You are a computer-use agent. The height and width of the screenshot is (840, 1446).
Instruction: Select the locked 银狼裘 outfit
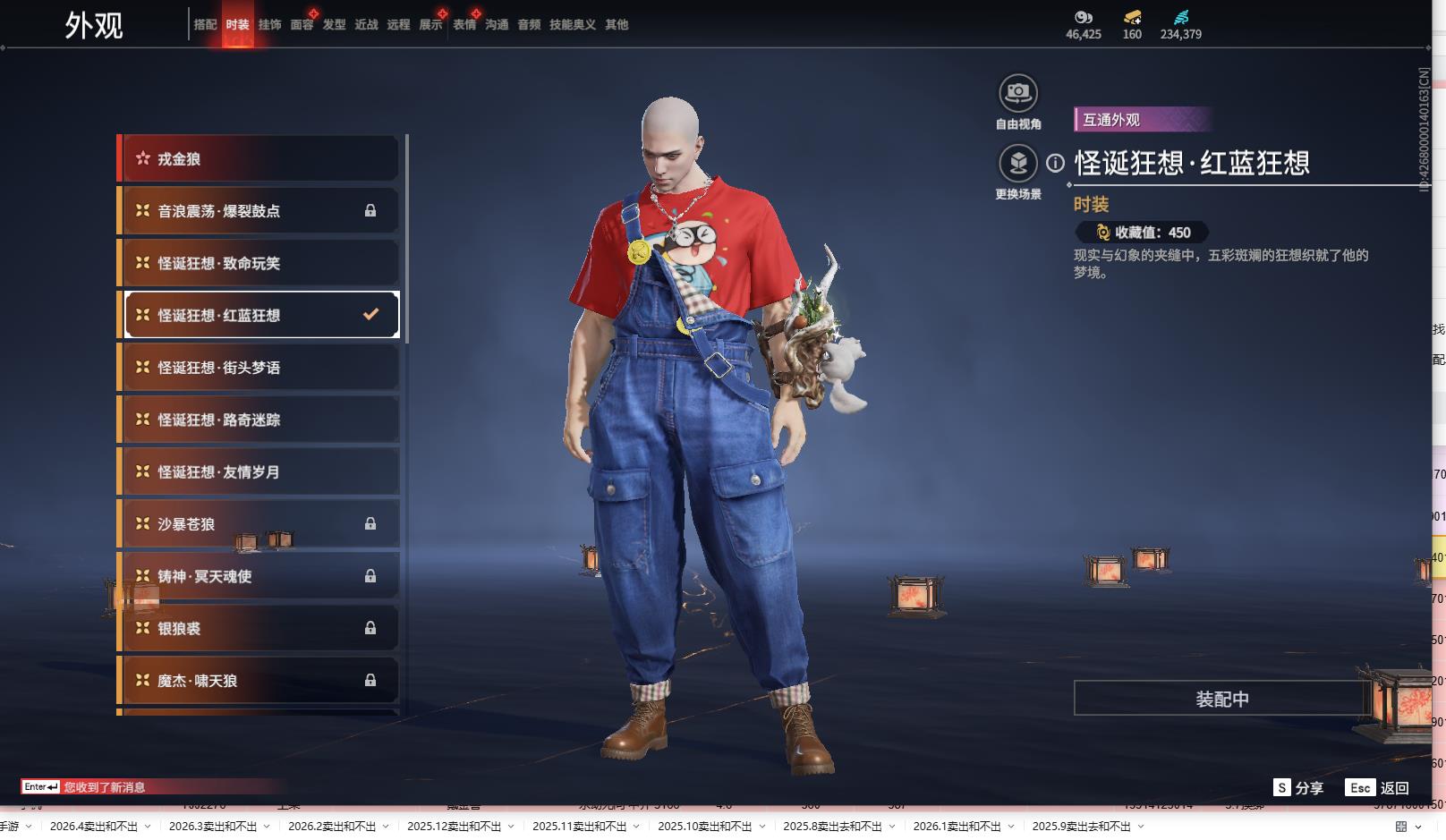coord(259,629)
